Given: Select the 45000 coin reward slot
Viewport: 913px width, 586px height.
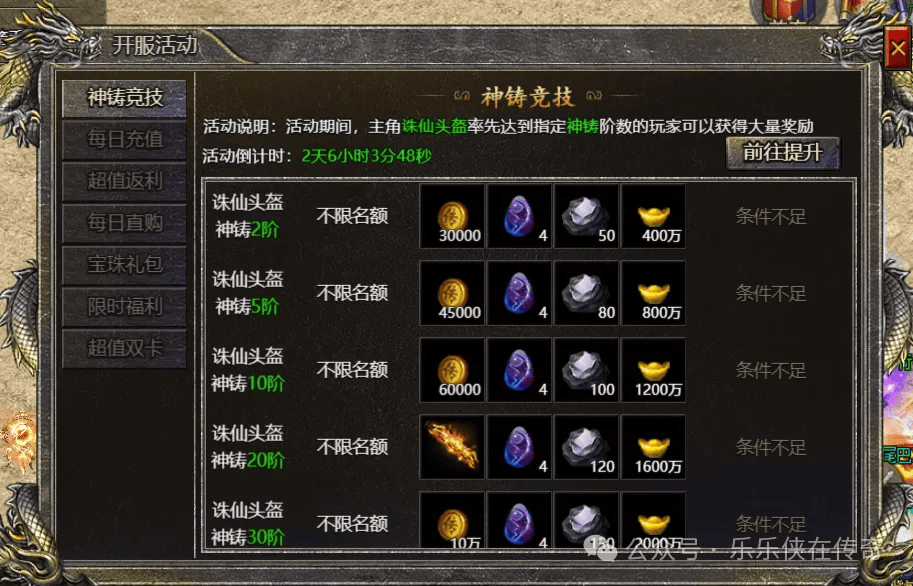Looking at the screenshot, I should coord(452,294).
